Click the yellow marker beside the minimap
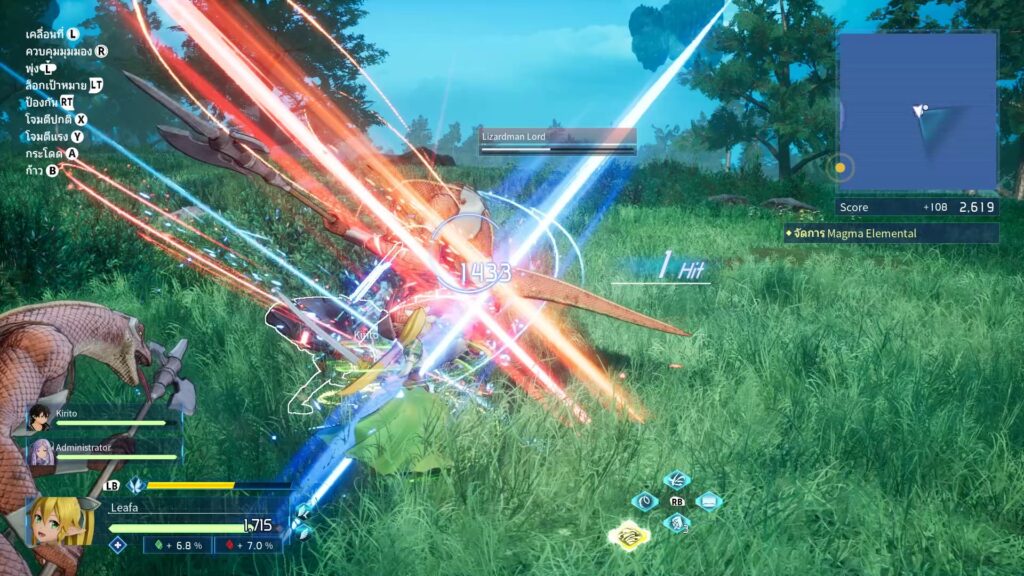The image size is (1024, 576). [841, 168]
